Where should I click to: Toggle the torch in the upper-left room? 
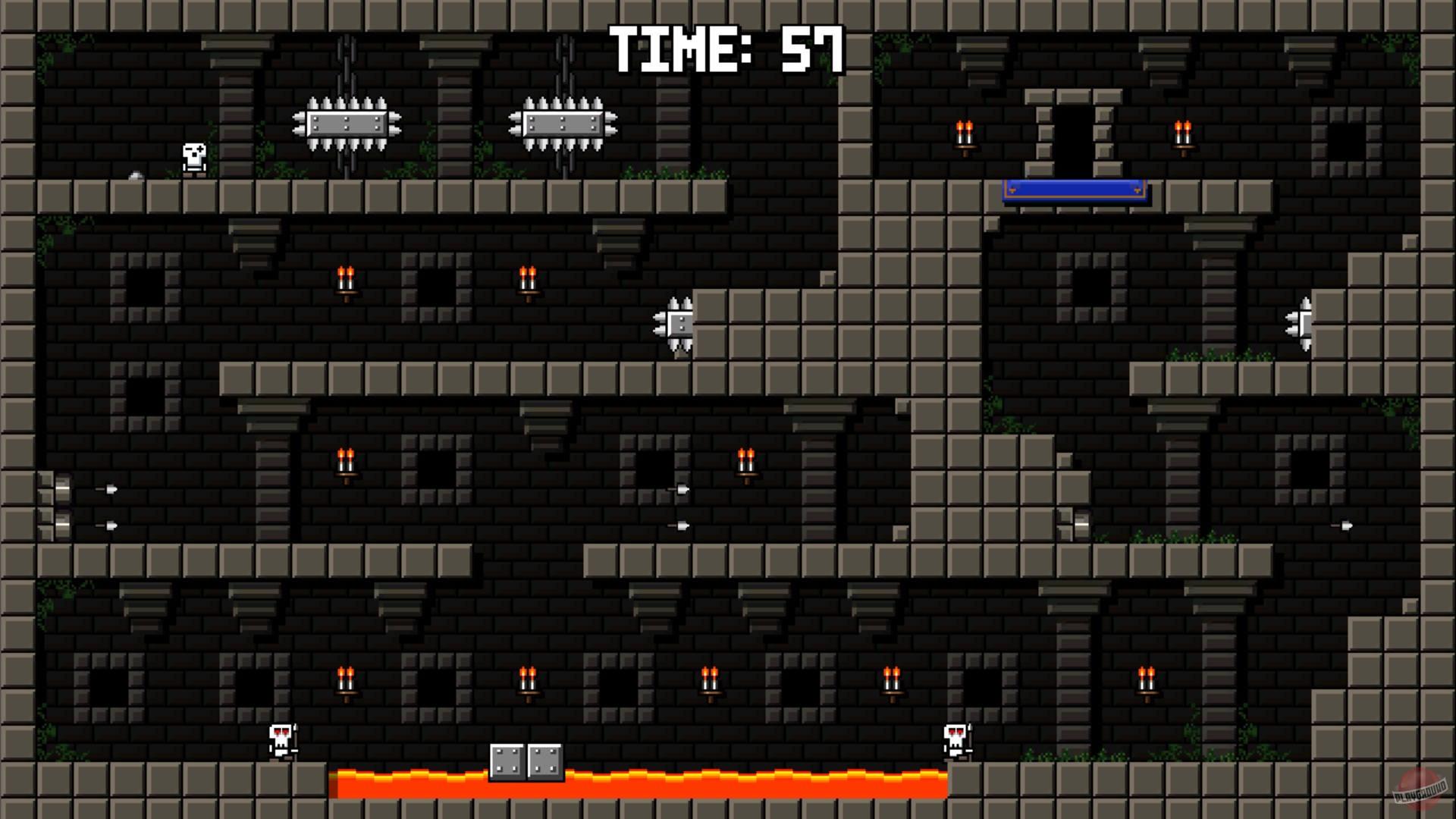[x=345, y=279]
